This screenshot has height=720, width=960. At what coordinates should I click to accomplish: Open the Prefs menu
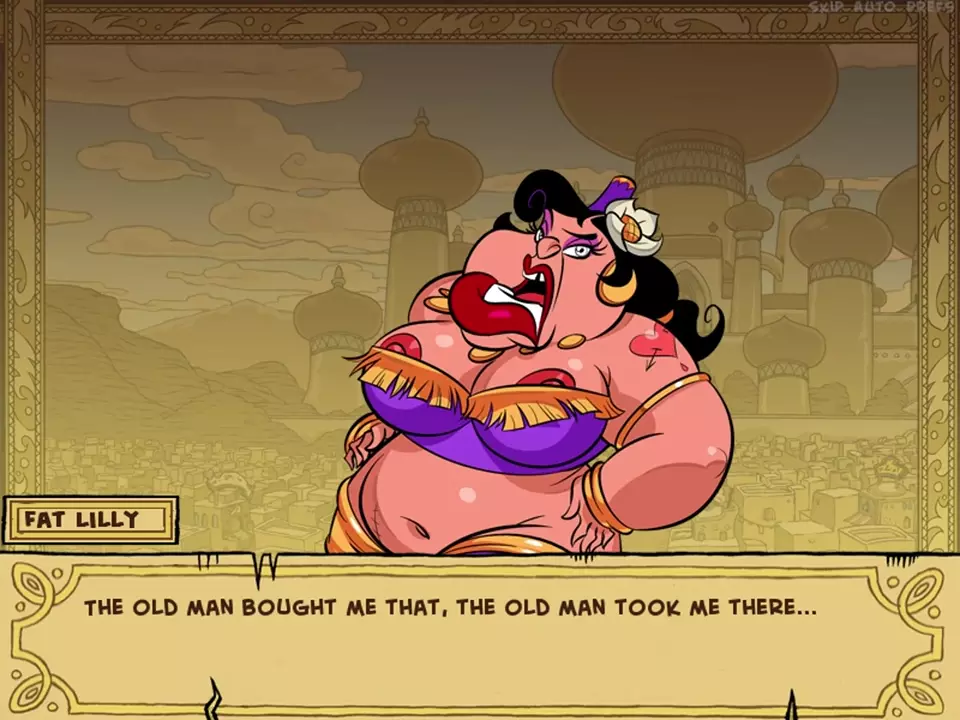(x=928, y=7)
